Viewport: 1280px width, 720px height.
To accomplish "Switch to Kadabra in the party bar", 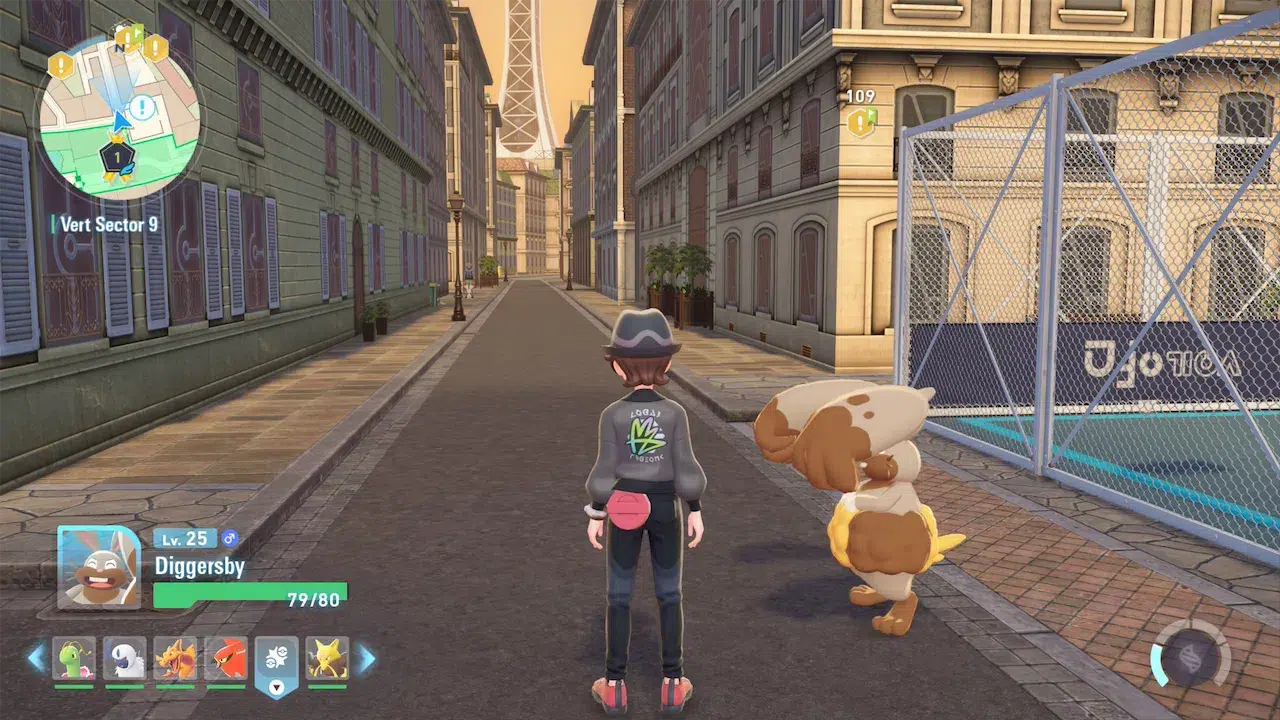I will [x=327, y=658].
